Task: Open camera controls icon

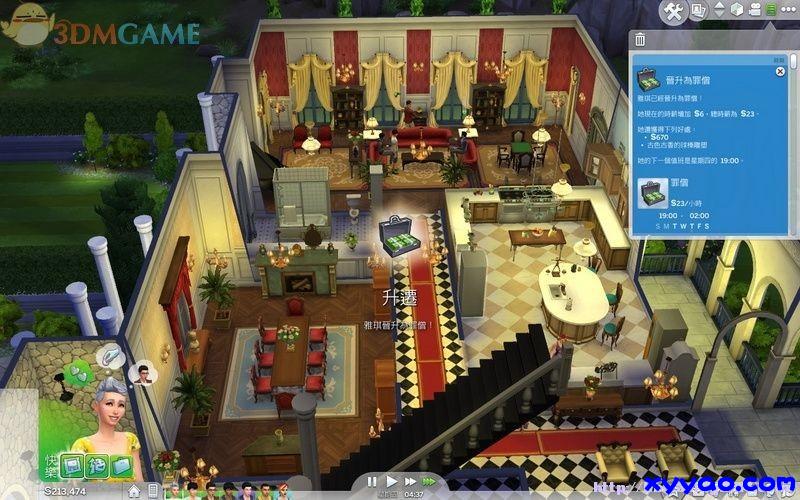Action: [x=758, y=11]
